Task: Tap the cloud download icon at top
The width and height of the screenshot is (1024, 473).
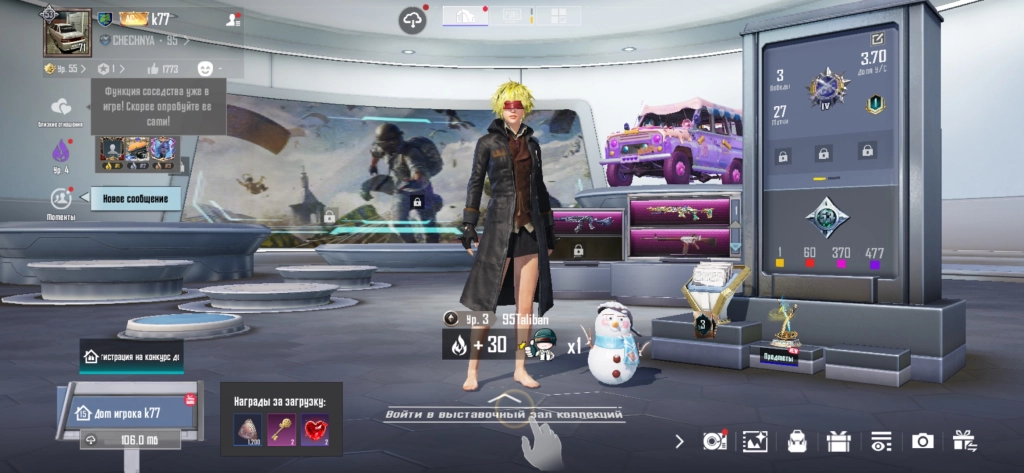Action: [412, 20]
